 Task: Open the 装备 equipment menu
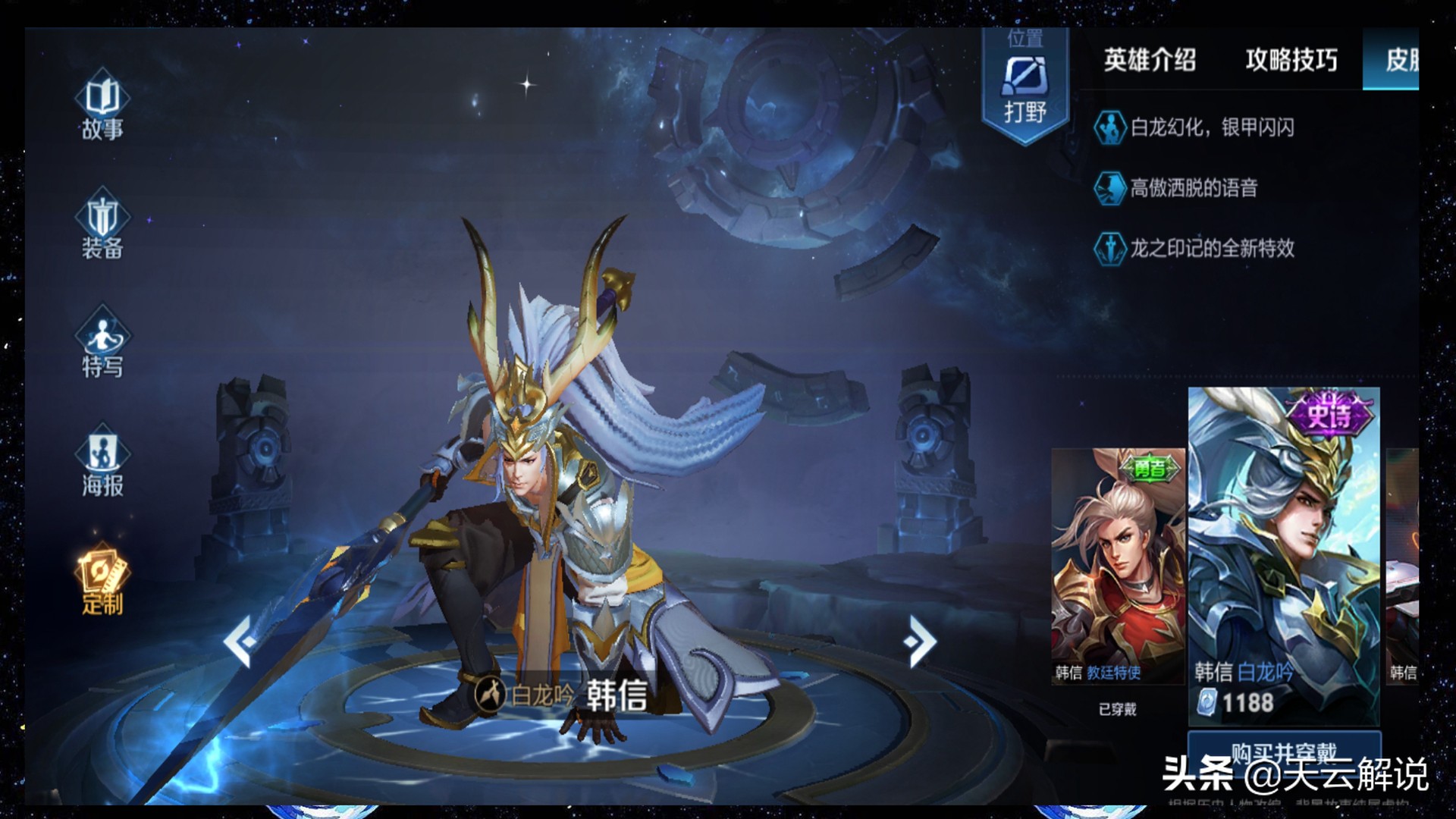pyautogui.click(x=102, y=225)
